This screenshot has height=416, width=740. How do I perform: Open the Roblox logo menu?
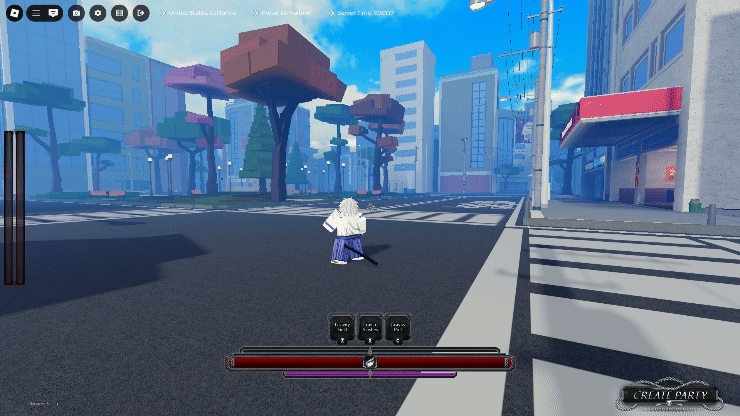coord(15,13)
